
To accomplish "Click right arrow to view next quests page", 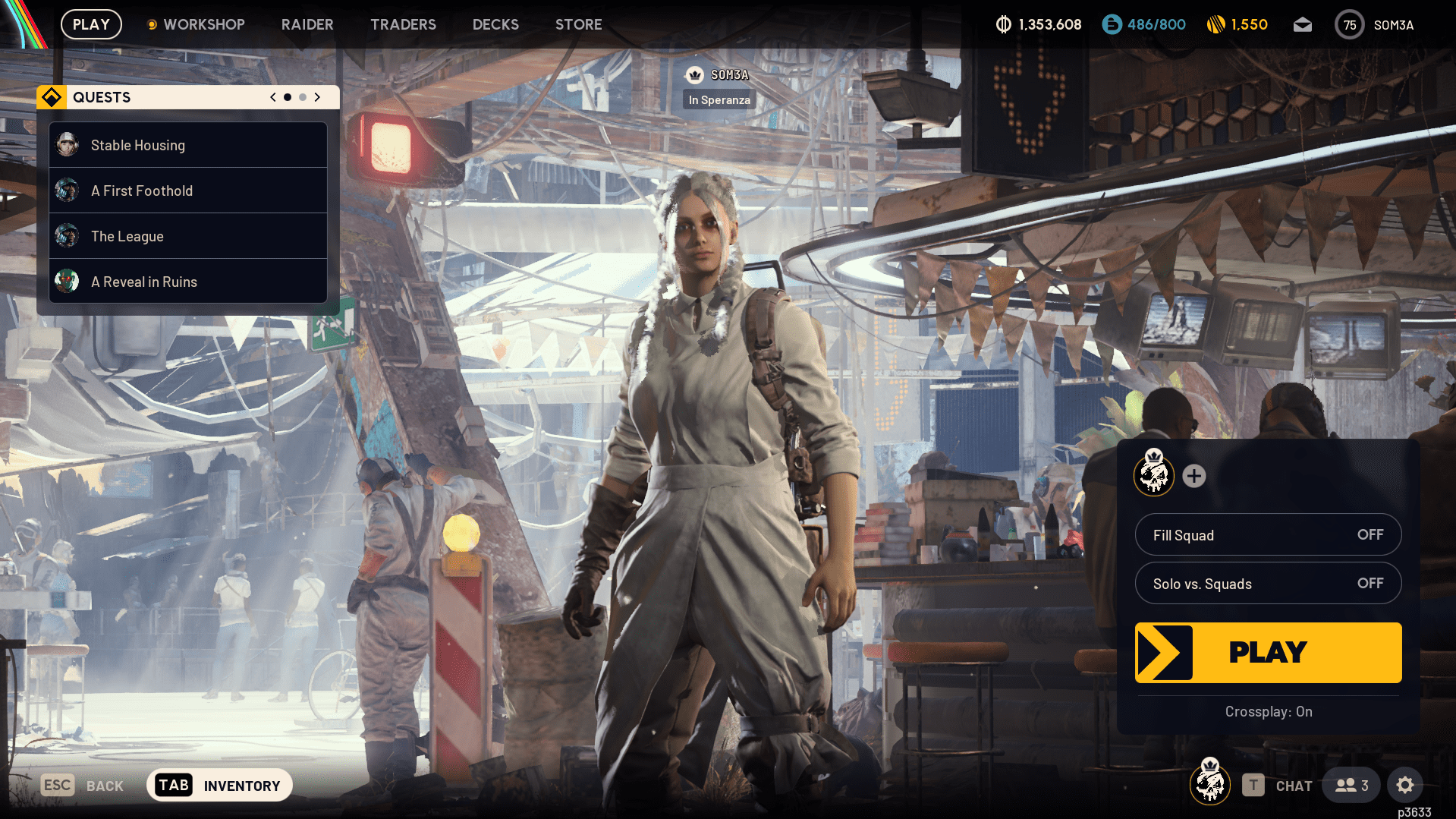I will 317,97.
